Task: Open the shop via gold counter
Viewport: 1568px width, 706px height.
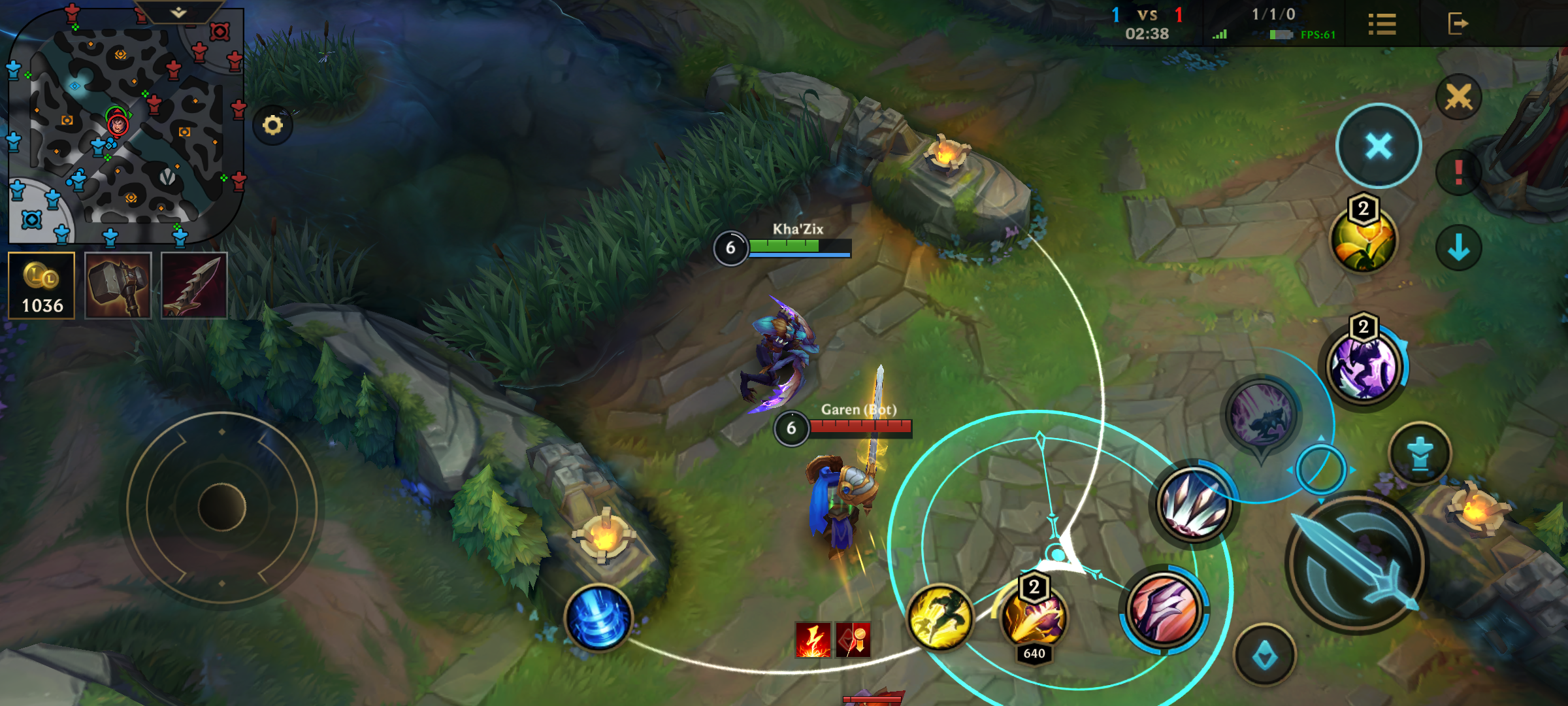Action: [x=42, y=286]
